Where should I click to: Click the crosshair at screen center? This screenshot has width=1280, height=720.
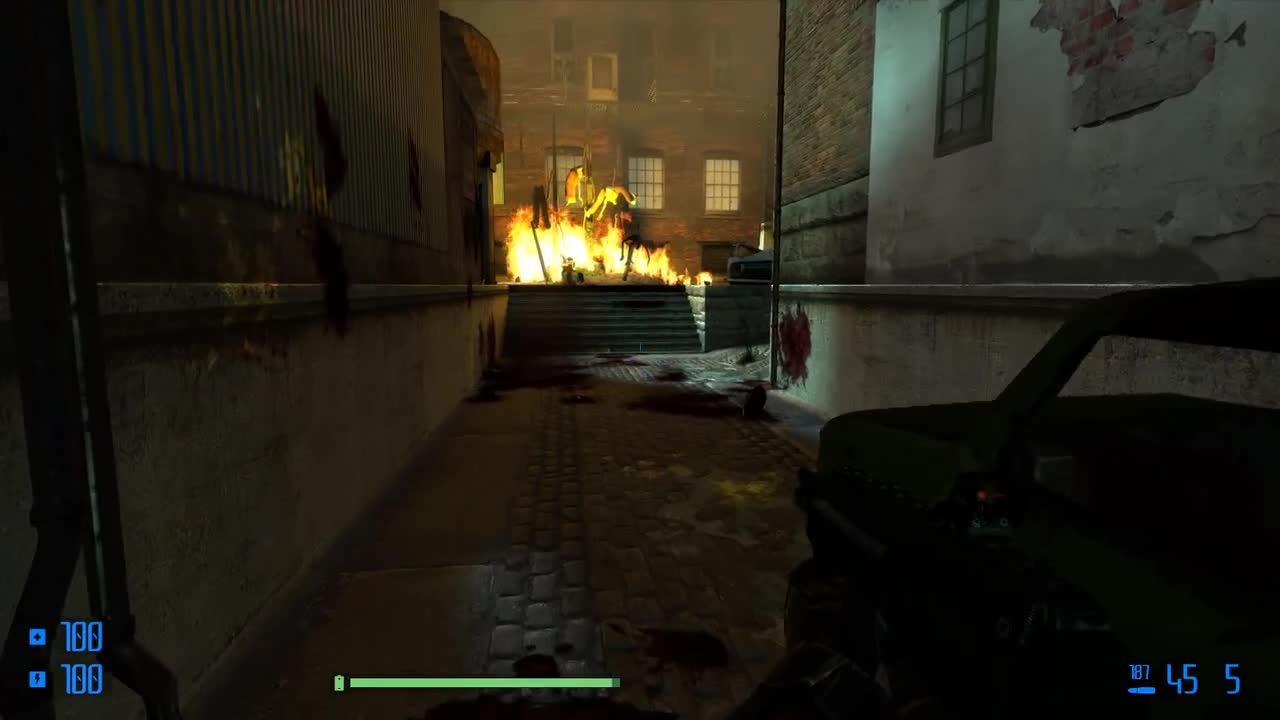pyautogui.click(x=640, y=360)
